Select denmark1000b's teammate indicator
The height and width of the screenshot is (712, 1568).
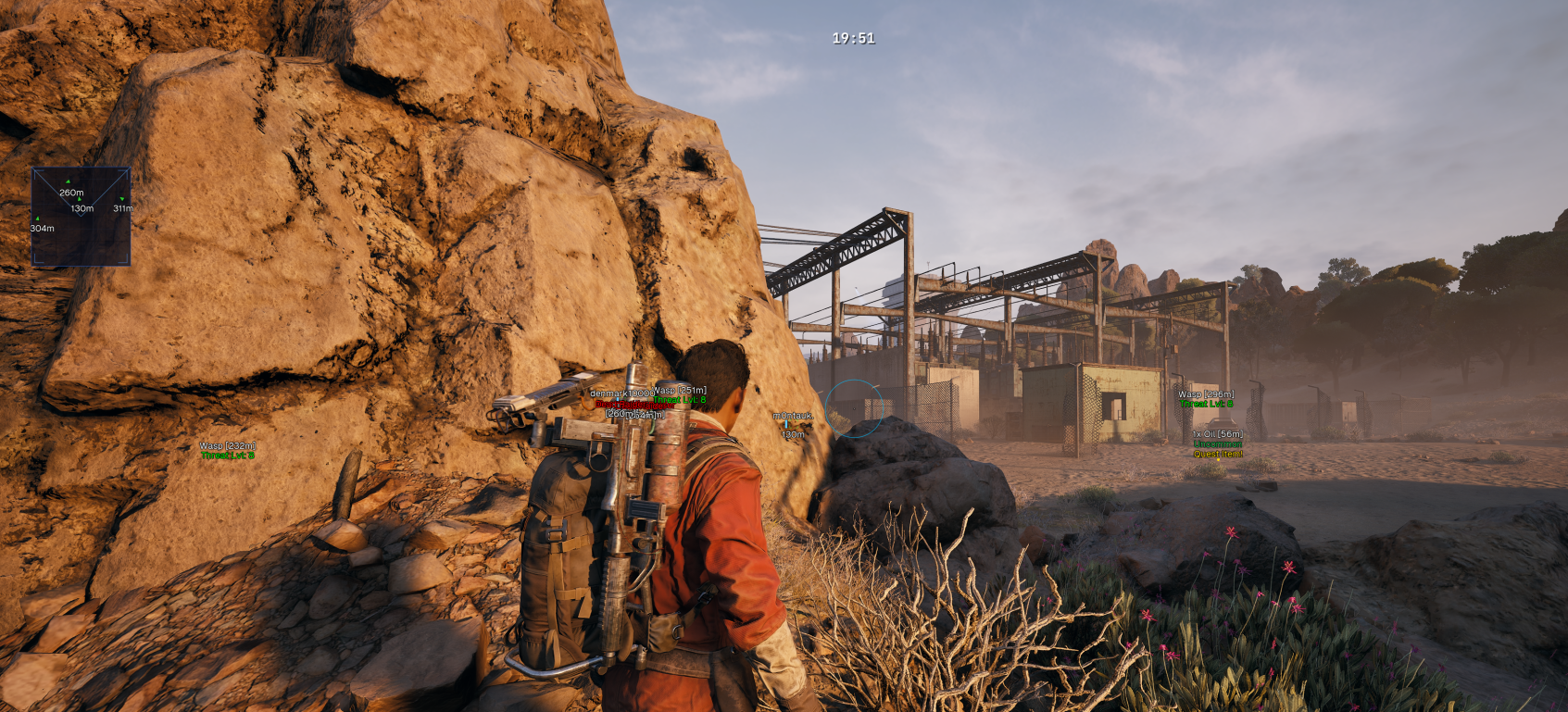point(618,399)
